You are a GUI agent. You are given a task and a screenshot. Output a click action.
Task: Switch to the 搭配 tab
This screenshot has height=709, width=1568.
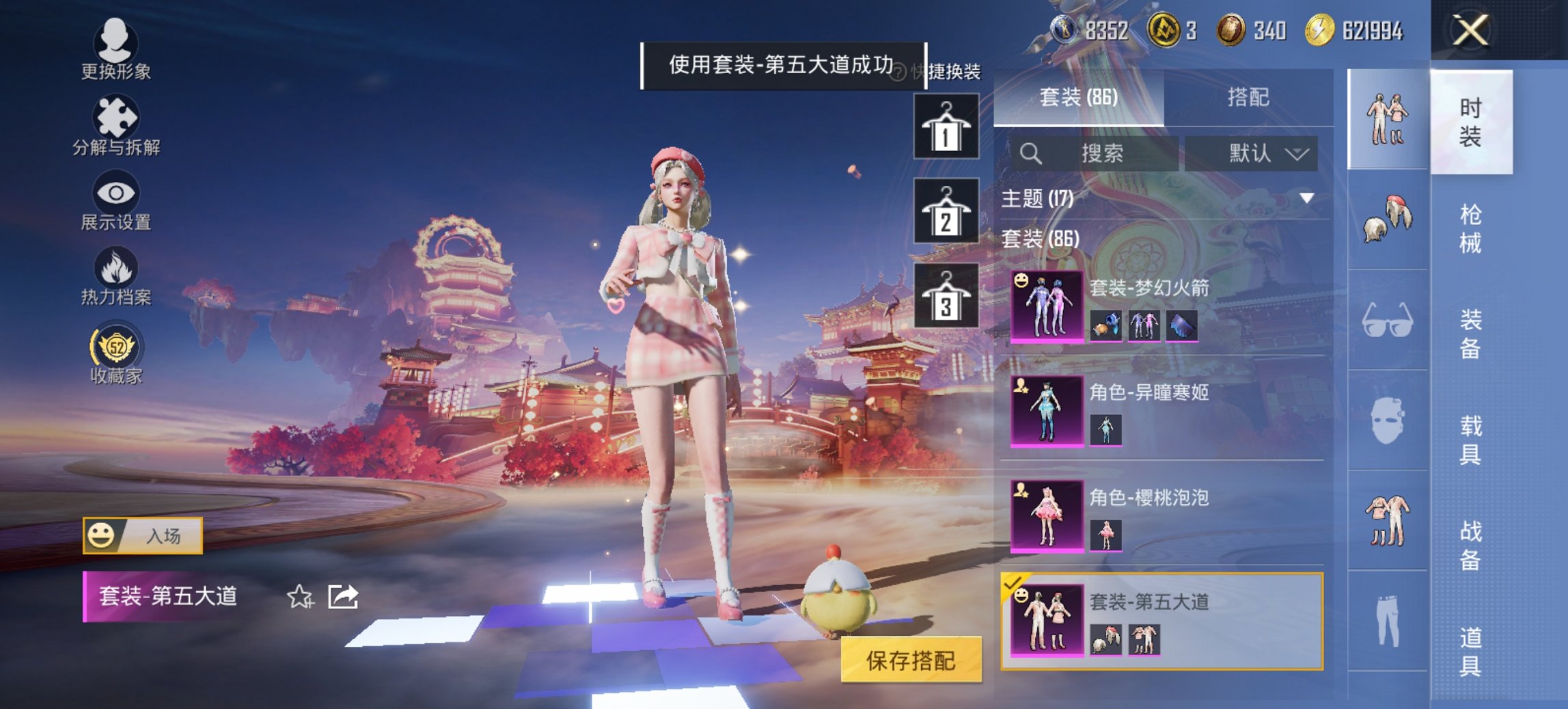[1250, 98]
